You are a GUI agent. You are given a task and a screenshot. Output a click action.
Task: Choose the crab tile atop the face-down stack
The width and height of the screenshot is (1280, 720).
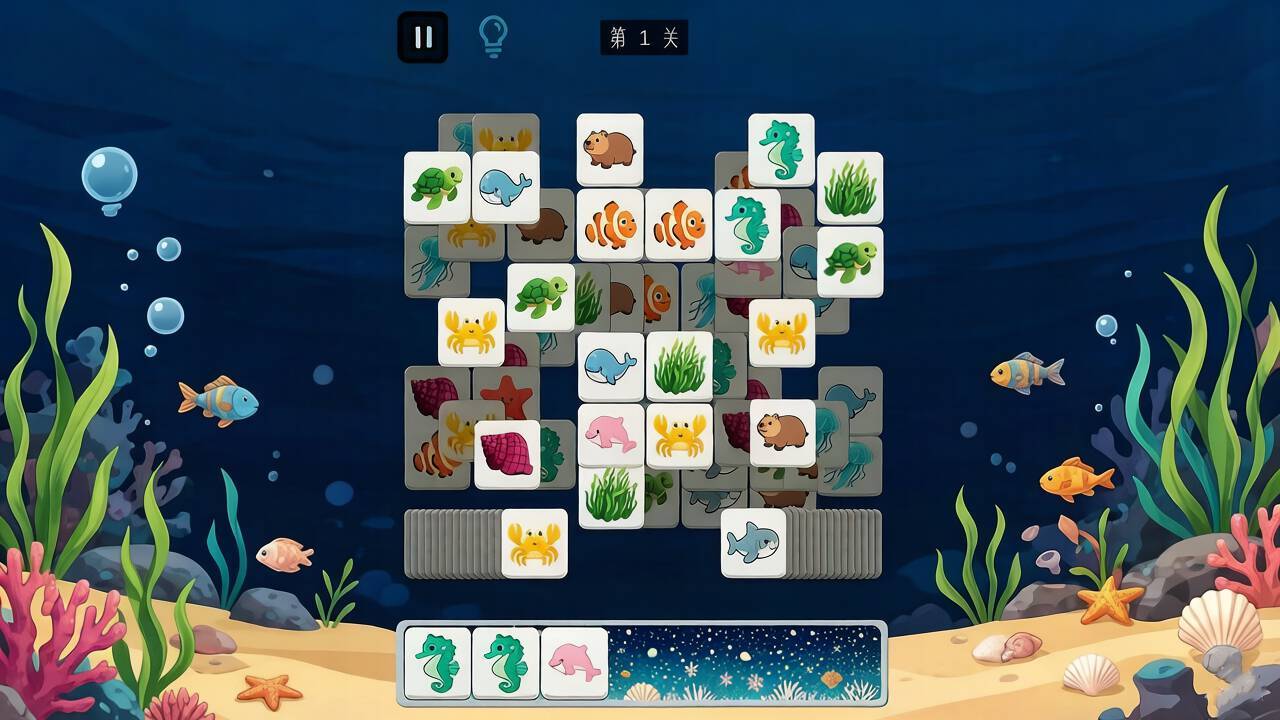coord(534,543)
